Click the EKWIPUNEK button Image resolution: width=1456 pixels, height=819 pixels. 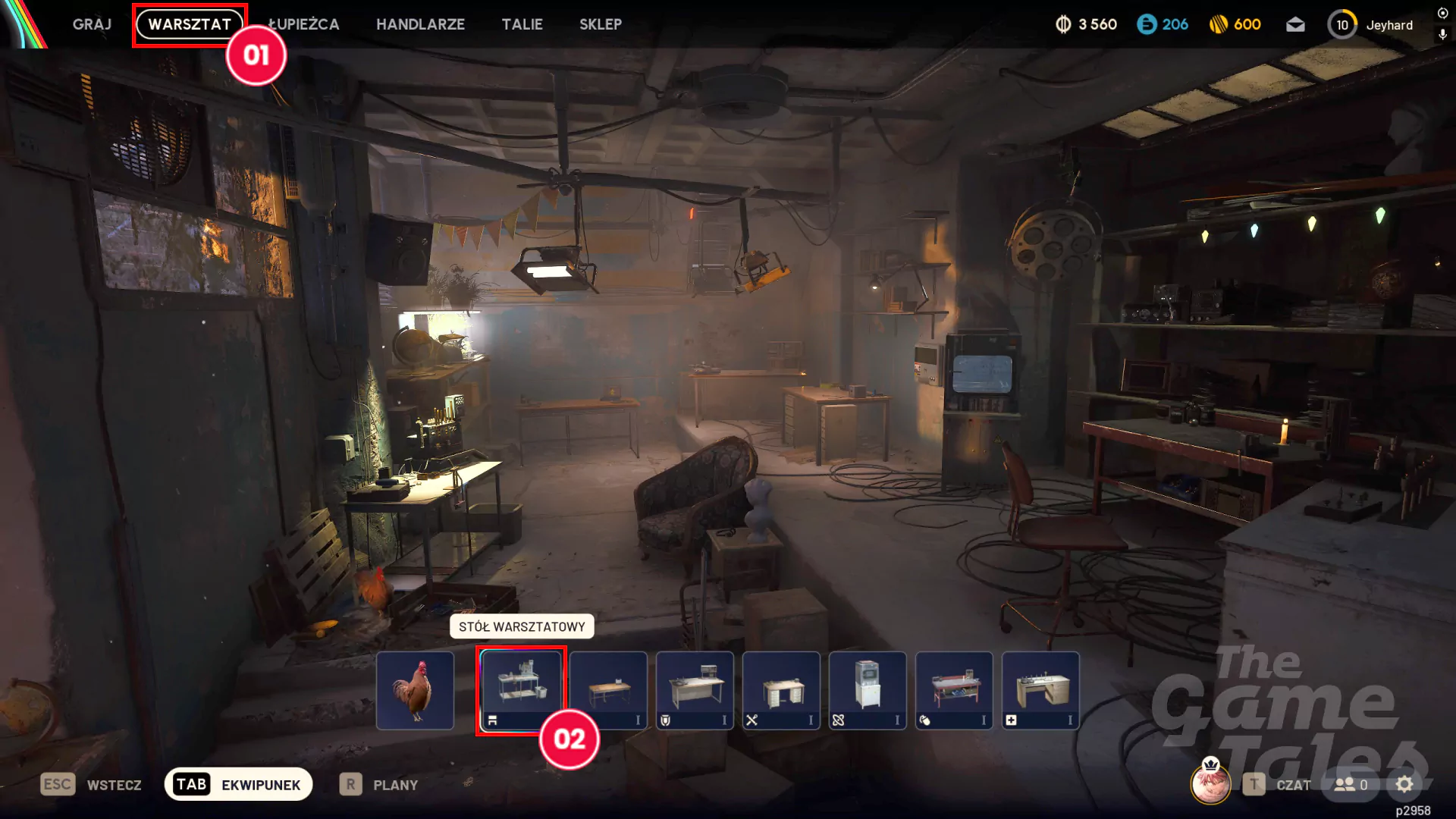coord(238,784)
